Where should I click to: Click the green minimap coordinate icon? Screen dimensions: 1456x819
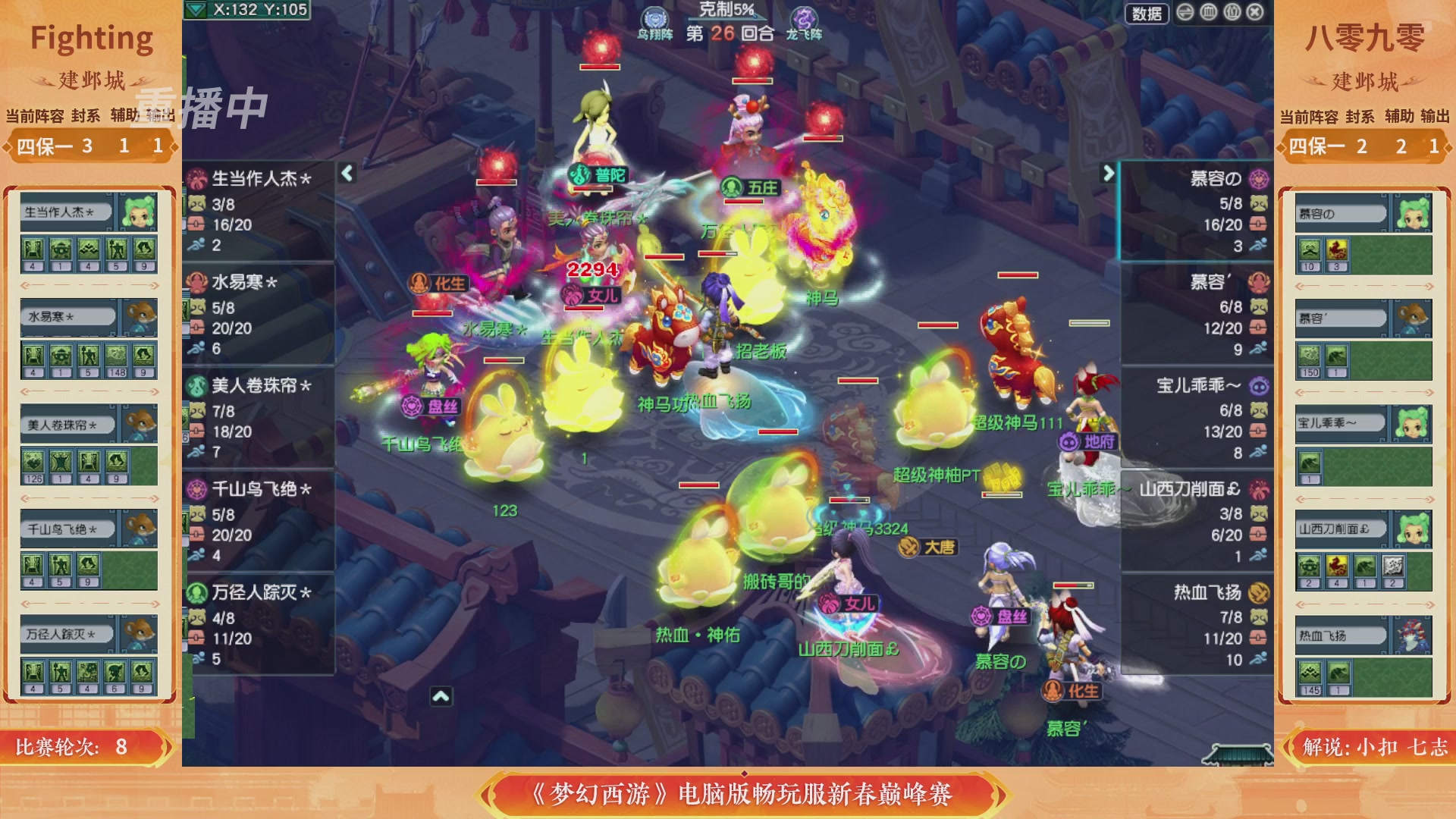(196, 11)
